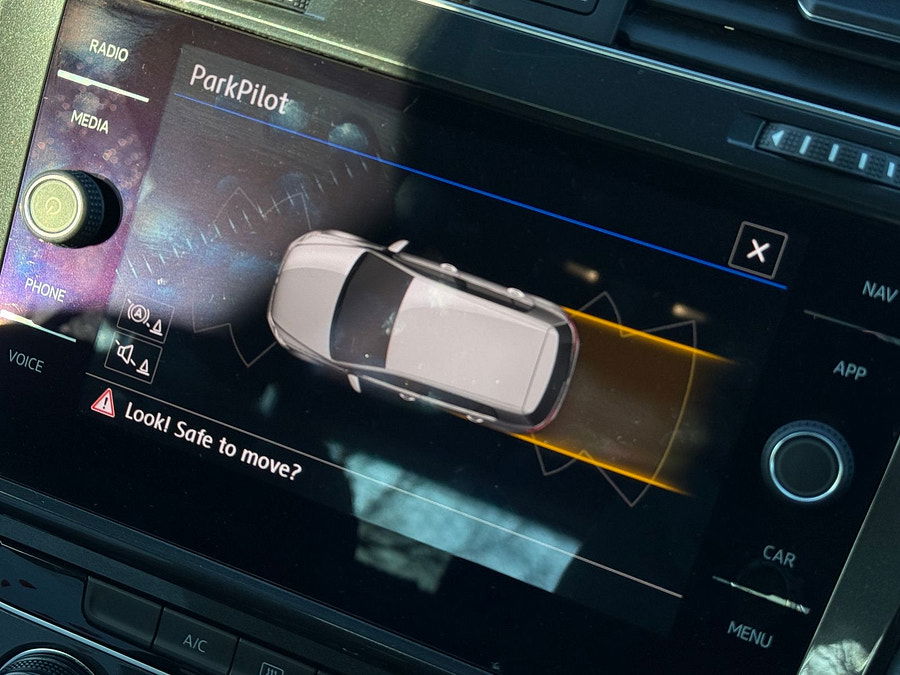Open the PHONE menu
900x675 pixels.
click(45, 288)
